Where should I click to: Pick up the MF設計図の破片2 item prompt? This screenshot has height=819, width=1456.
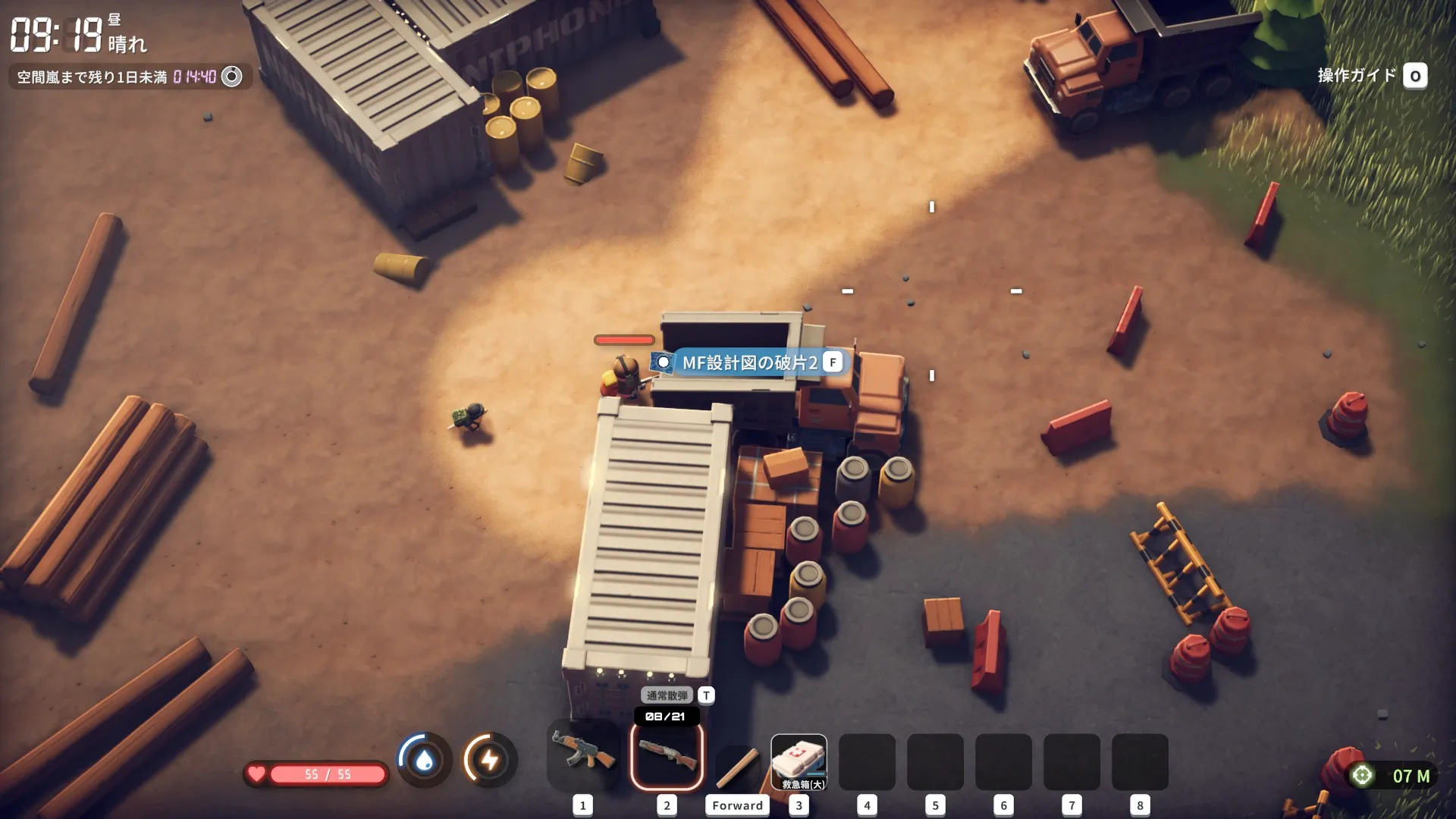[x=749, y=362]
